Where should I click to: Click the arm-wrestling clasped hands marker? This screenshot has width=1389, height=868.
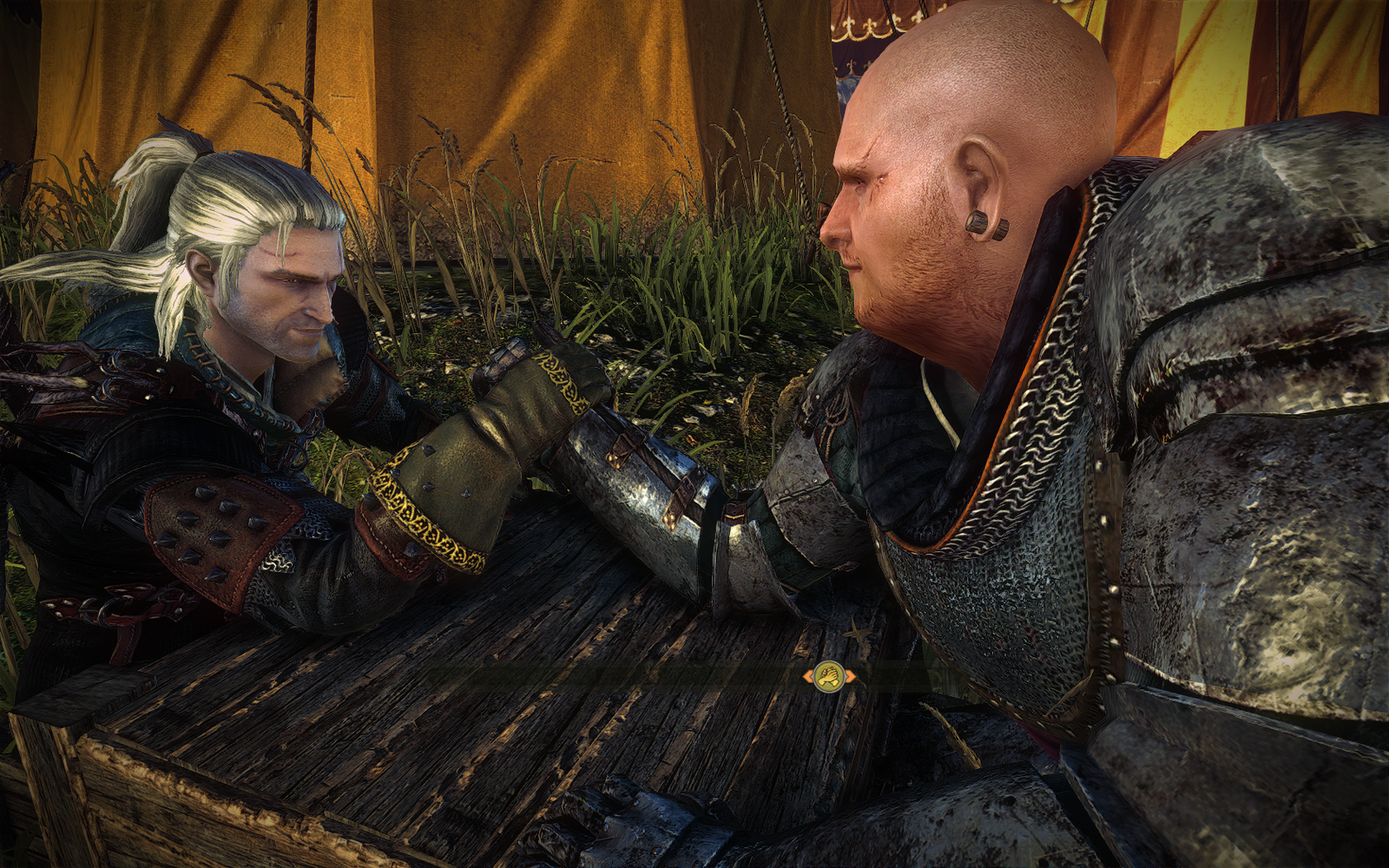point(829,675)
